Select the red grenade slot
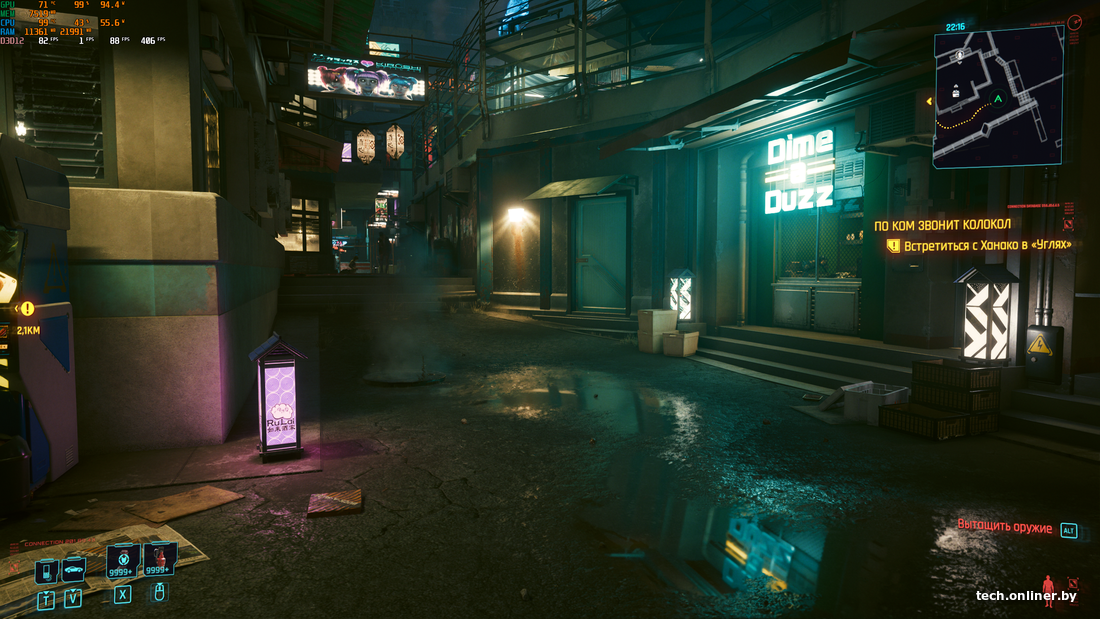The image size is (1100, 619). coord(159,558)
